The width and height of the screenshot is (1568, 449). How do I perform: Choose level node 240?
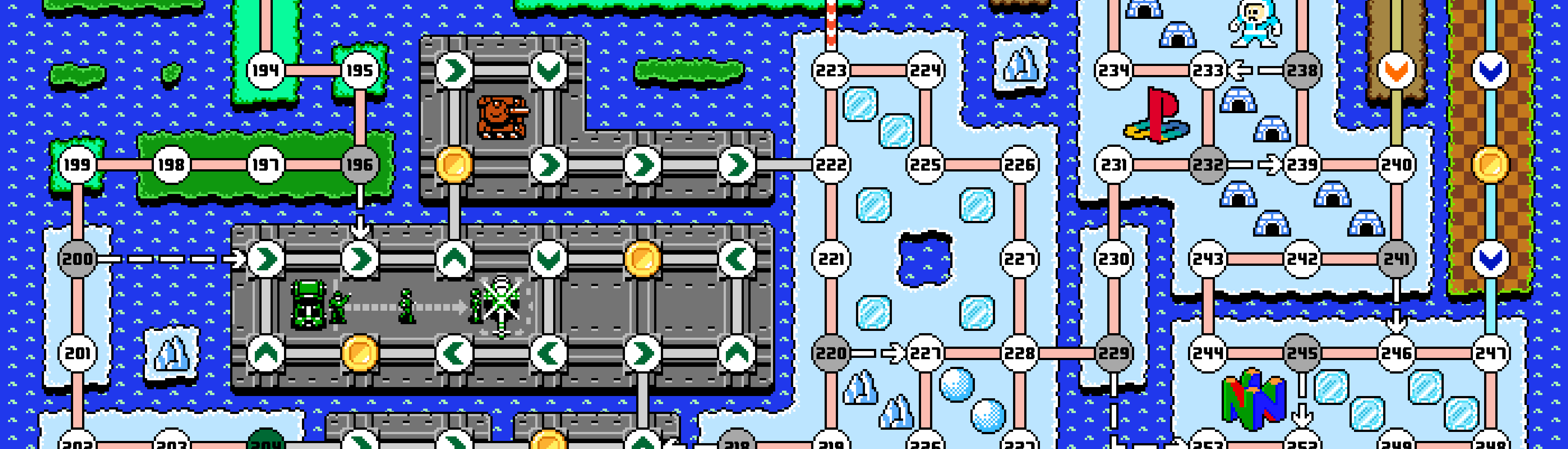[x=1396, y=164]
